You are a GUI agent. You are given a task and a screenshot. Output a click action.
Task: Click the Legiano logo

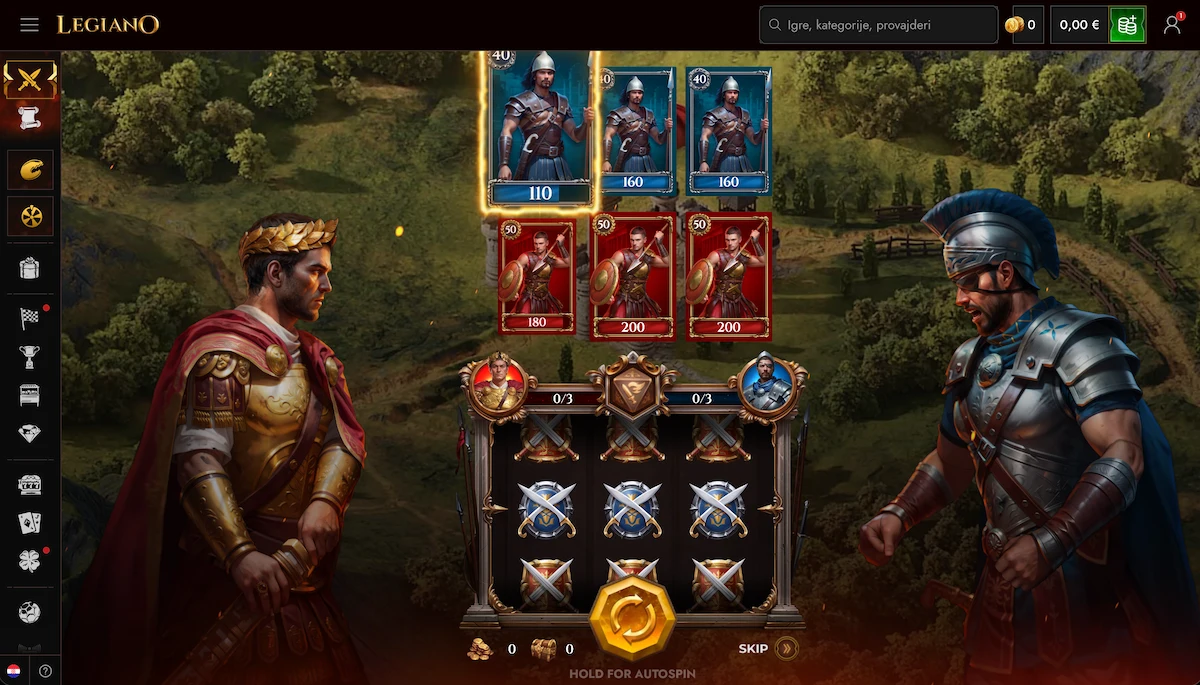click(108, 24)
